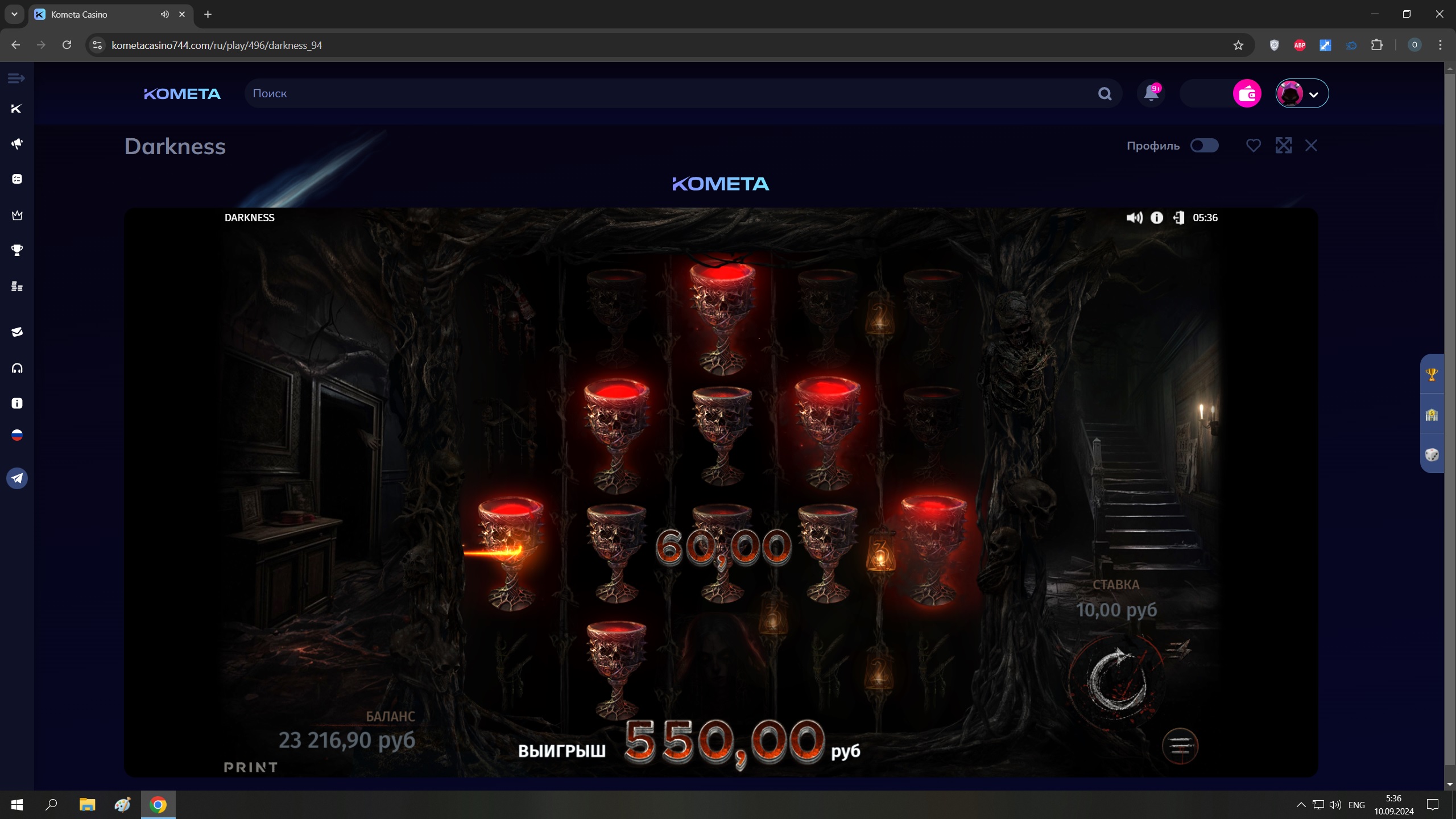Screen dimensions: 1456x819
Task: Show the game info with the 'i' icon
Action: tap(1157, 218)
